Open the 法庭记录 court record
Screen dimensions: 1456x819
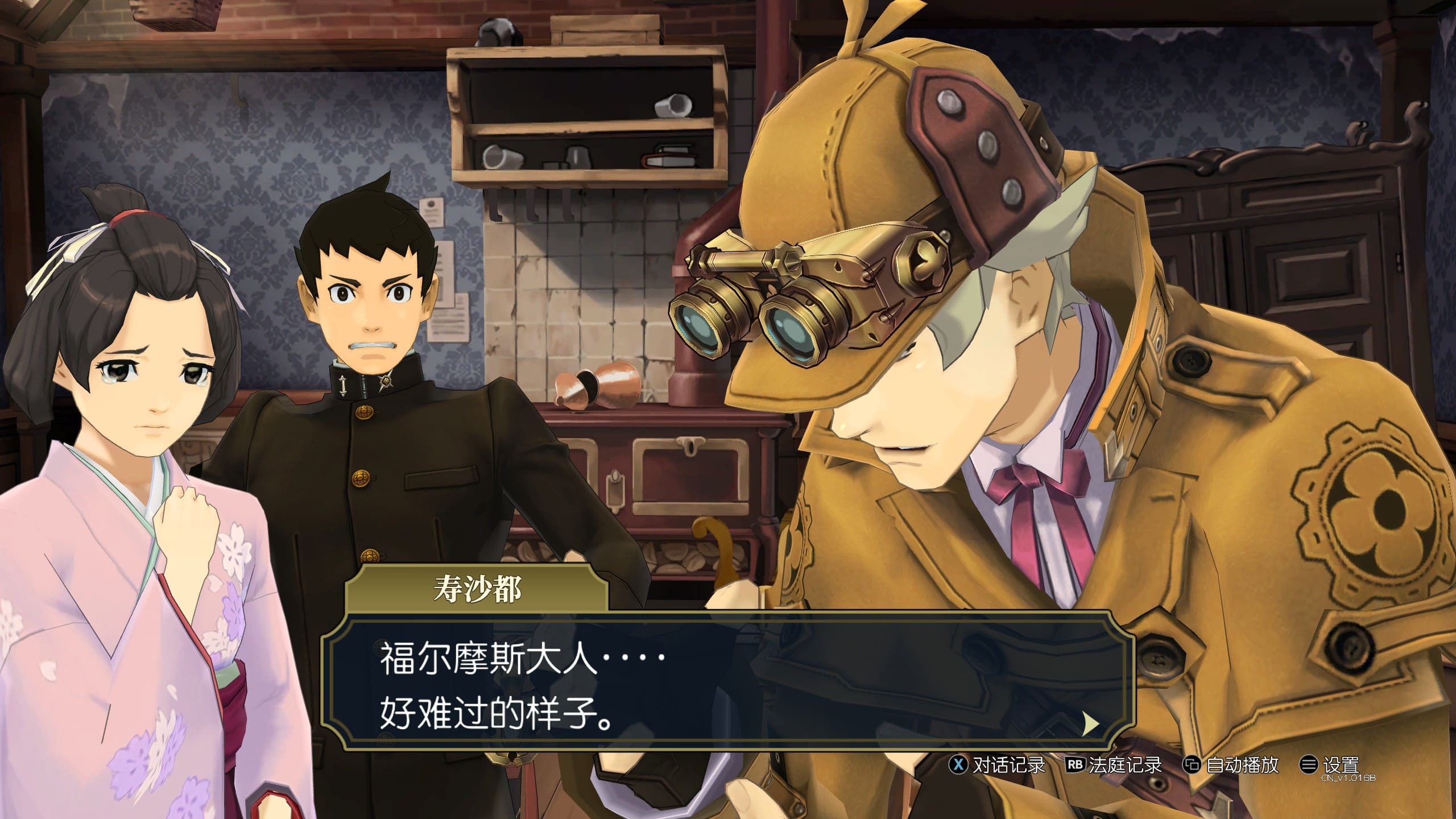coord(1114,765)
